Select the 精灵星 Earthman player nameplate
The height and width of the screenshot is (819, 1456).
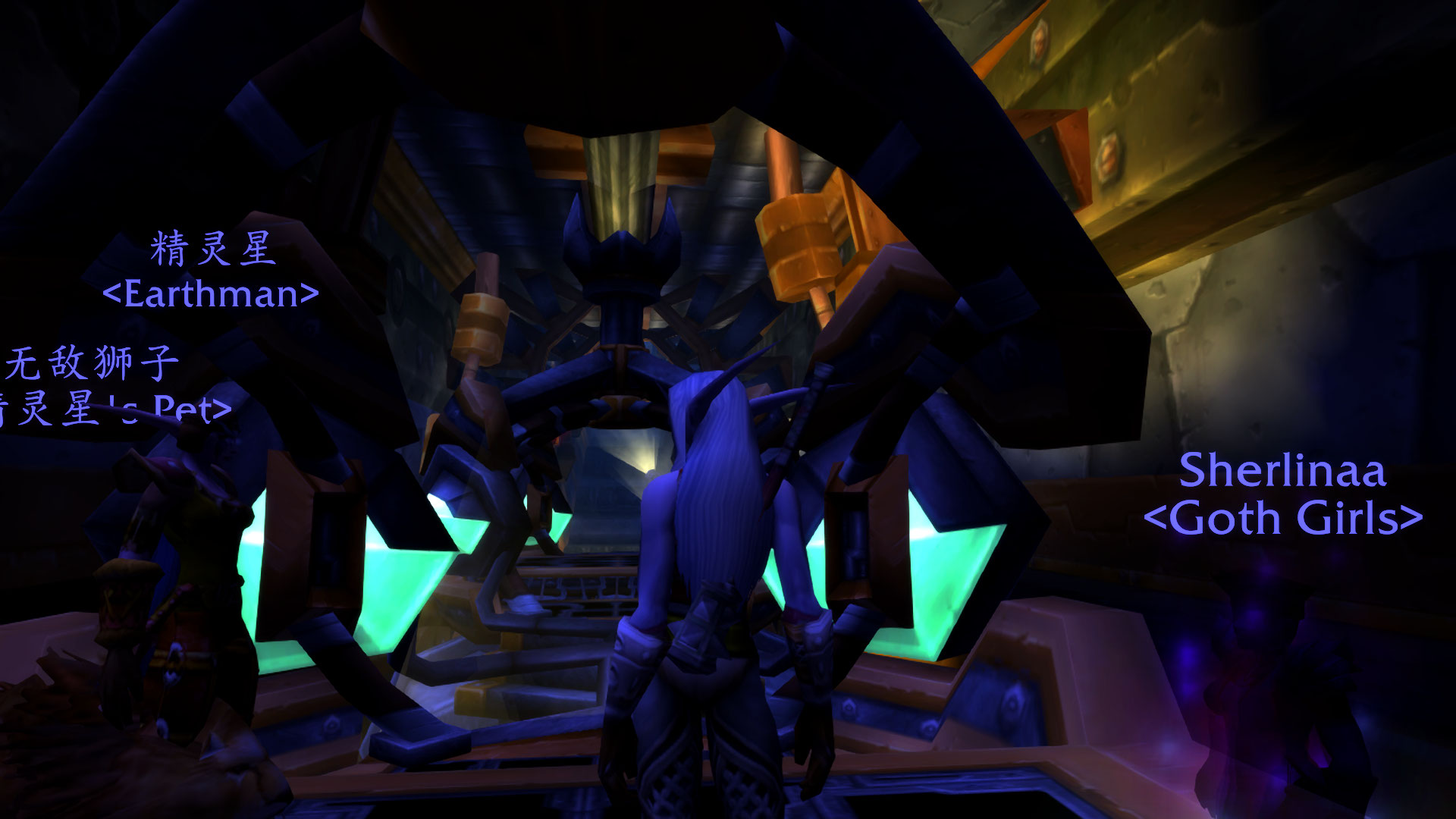click(x=212, y=250)
